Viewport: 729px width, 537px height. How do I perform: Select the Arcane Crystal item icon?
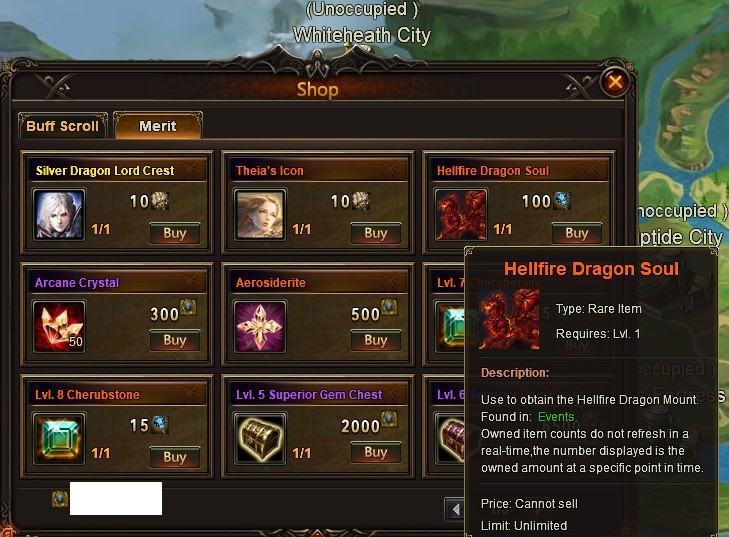click(59, 327)
